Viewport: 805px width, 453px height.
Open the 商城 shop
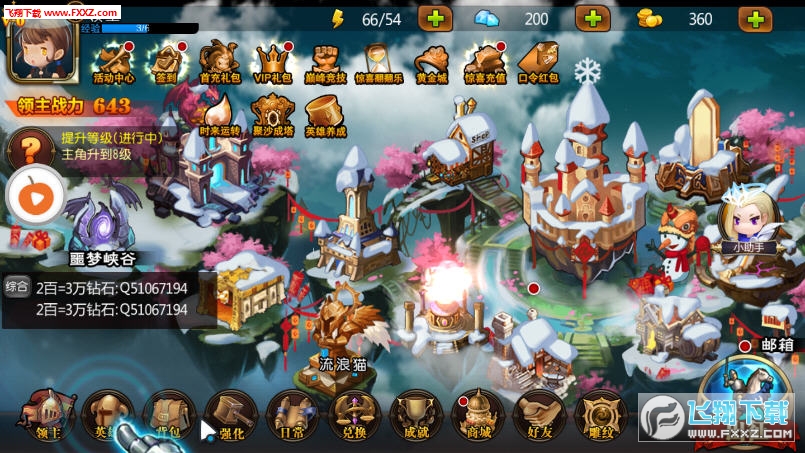(478, 417)
